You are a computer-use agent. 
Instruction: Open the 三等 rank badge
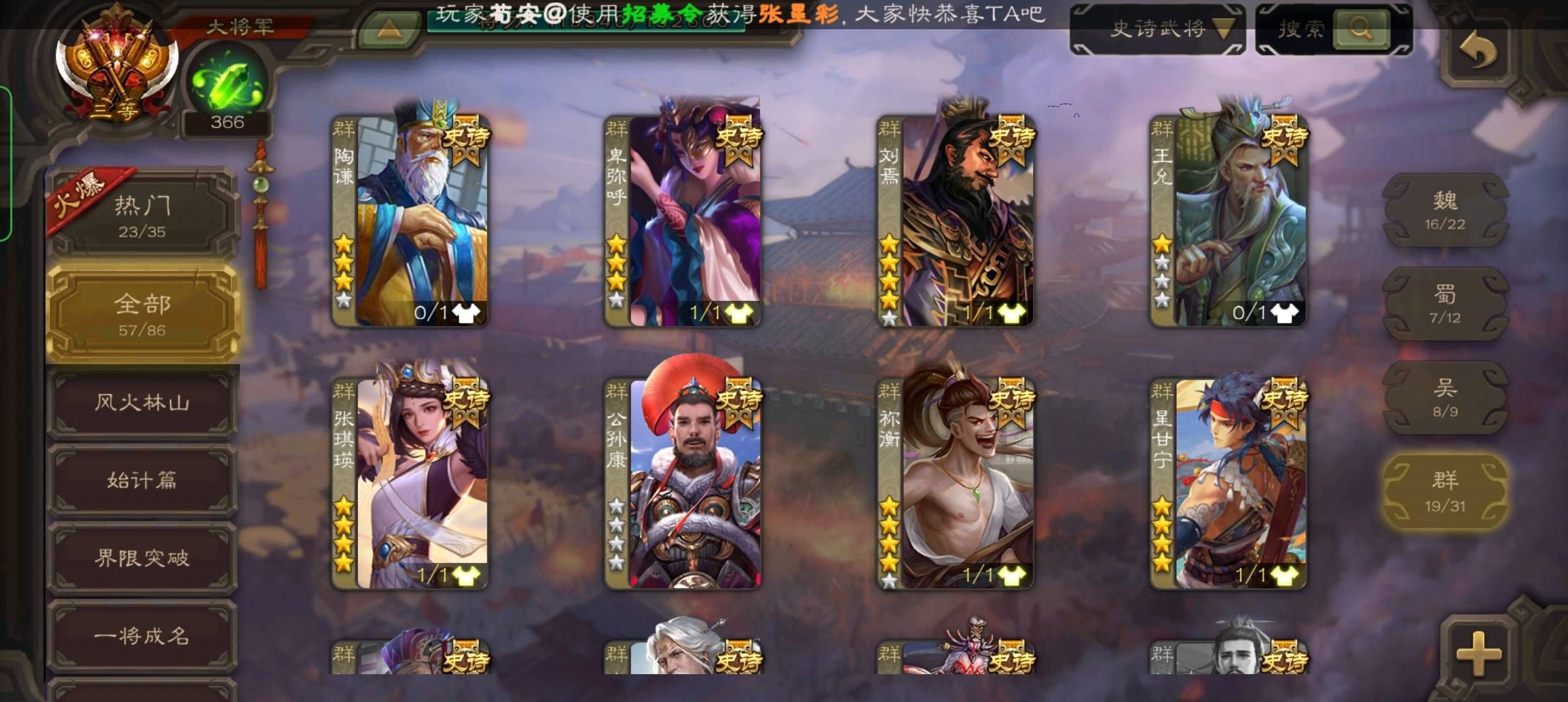[116, 68]
